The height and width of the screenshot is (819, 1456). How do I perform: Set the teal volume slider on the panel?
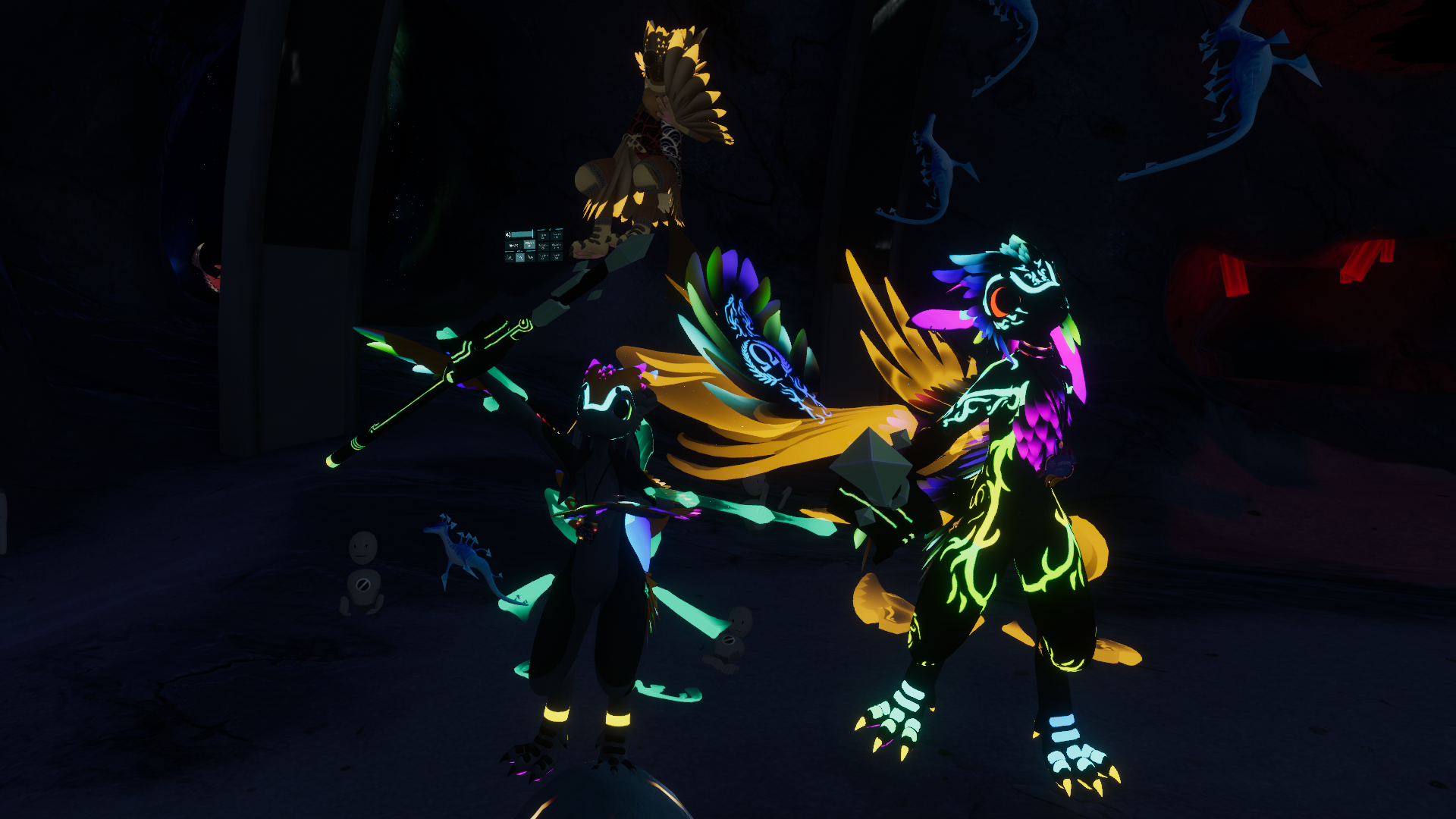523,235
